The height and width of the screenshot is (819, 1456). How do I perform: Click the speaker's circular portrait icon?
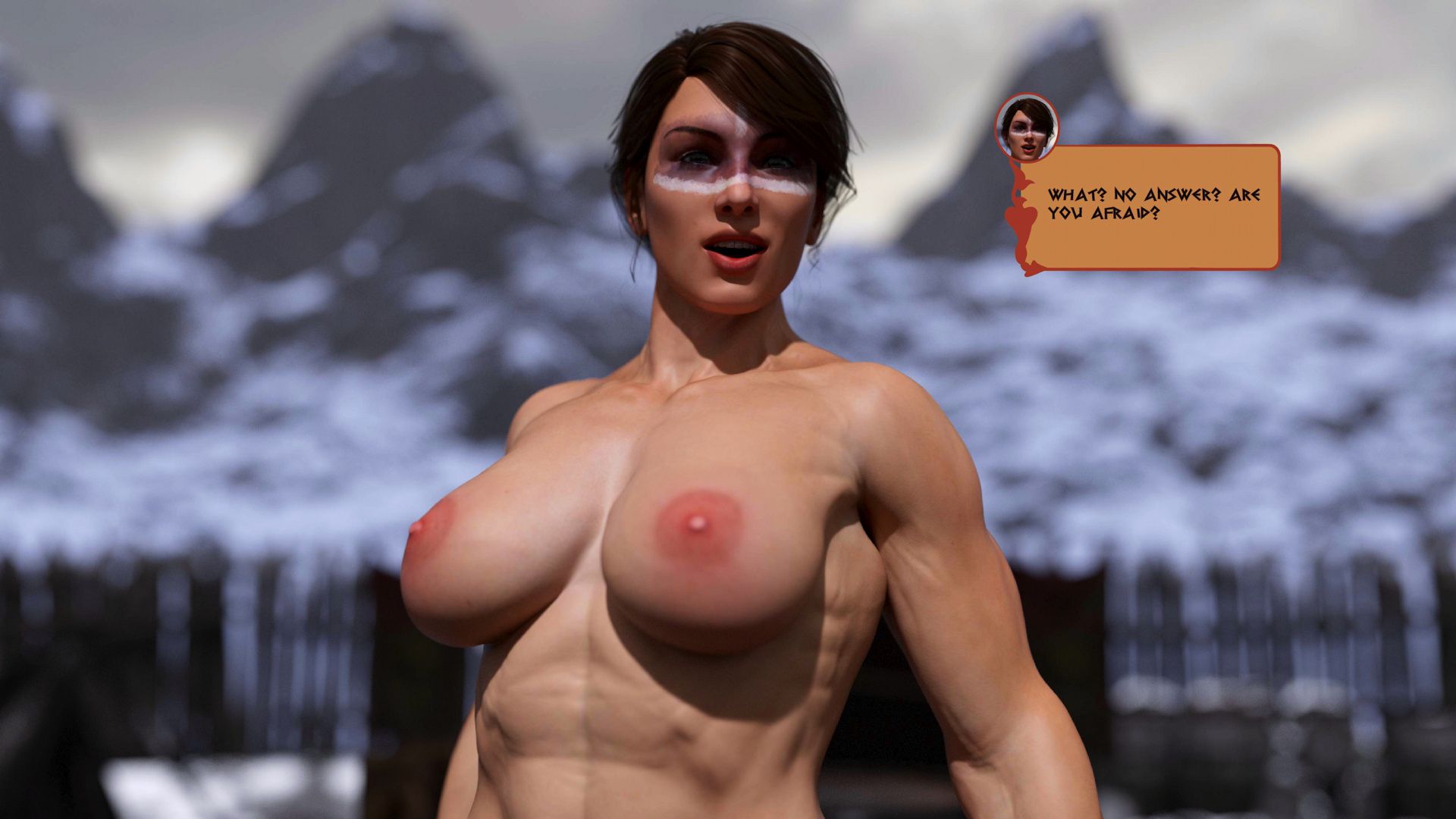click(1028, 130)
